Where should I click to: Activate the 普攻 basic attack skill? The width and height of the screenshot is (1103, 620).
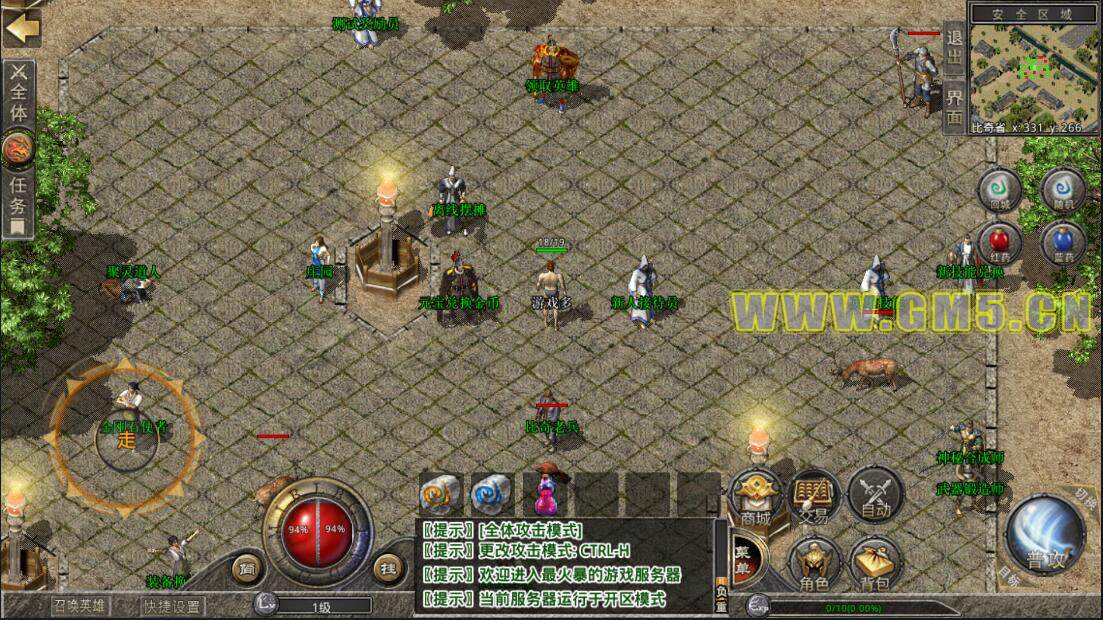[1048, 540]
